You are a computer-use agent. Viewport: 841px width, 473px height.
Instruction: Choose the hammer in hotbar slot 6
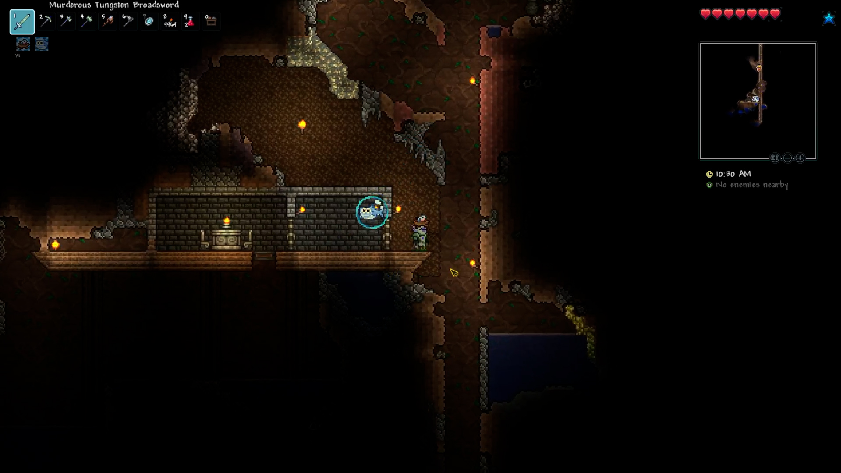pos(128,21)
